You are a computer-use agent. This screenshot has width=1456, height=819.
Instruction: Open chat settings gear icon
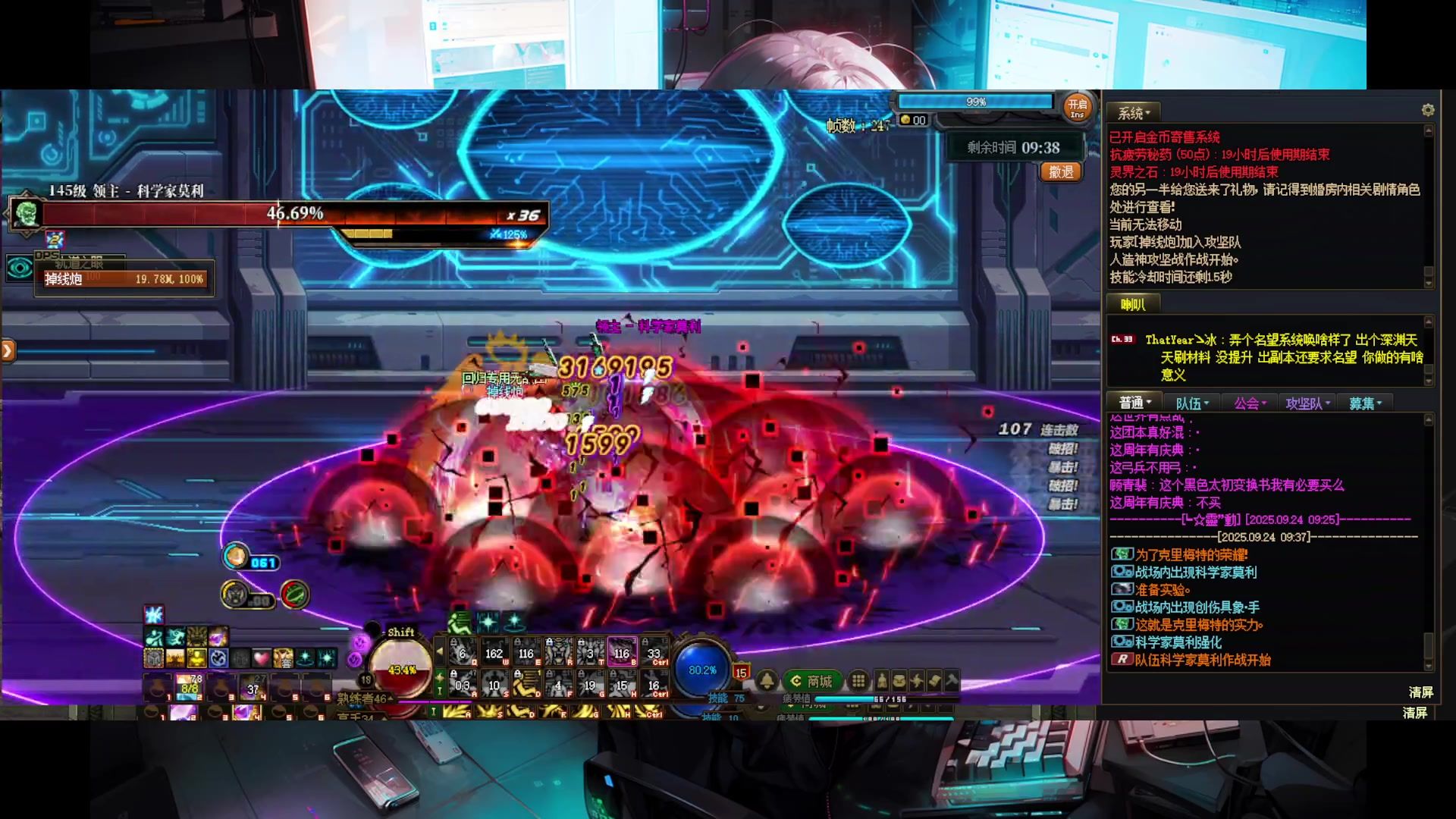[x=1428, y=111]
